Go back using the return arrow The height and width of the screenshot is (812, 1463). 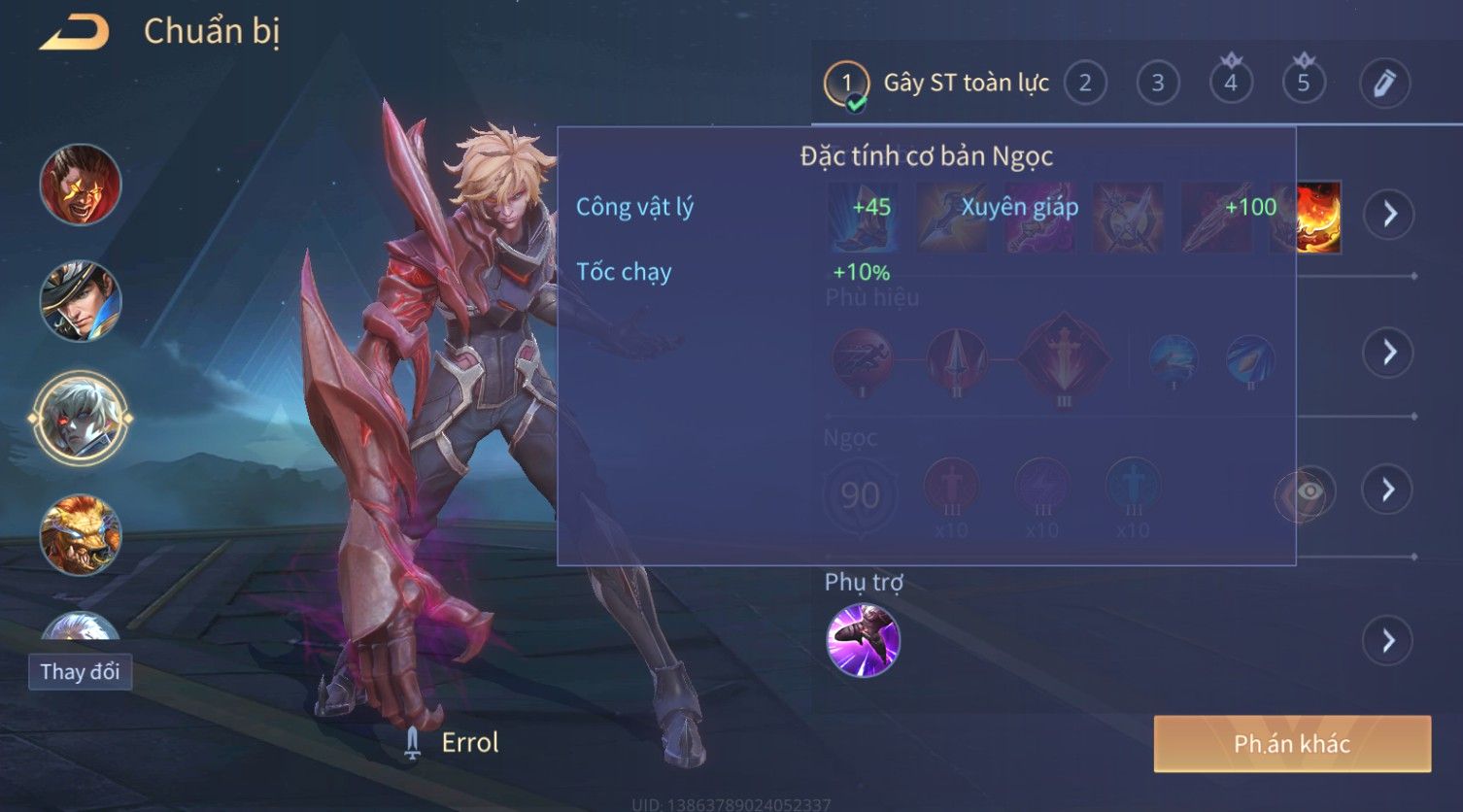coord(75,33)
